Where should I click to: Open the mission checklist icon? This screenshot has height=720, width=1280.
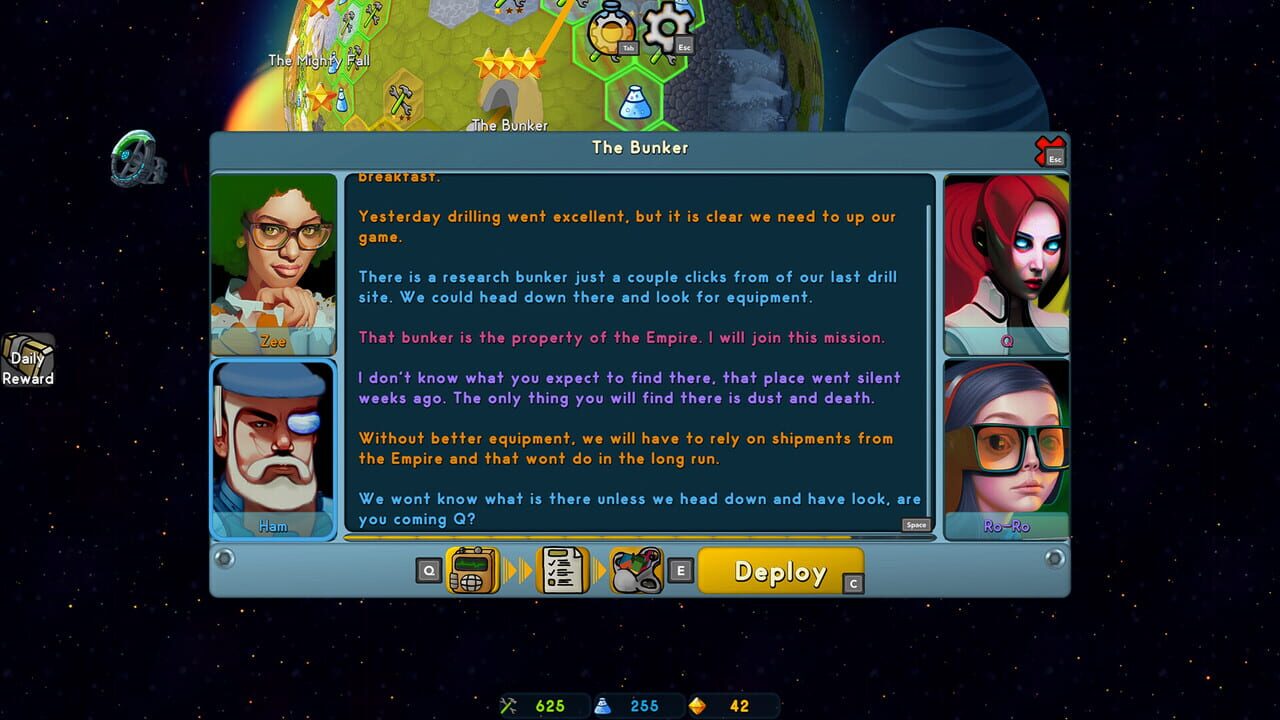click(561, 571)
